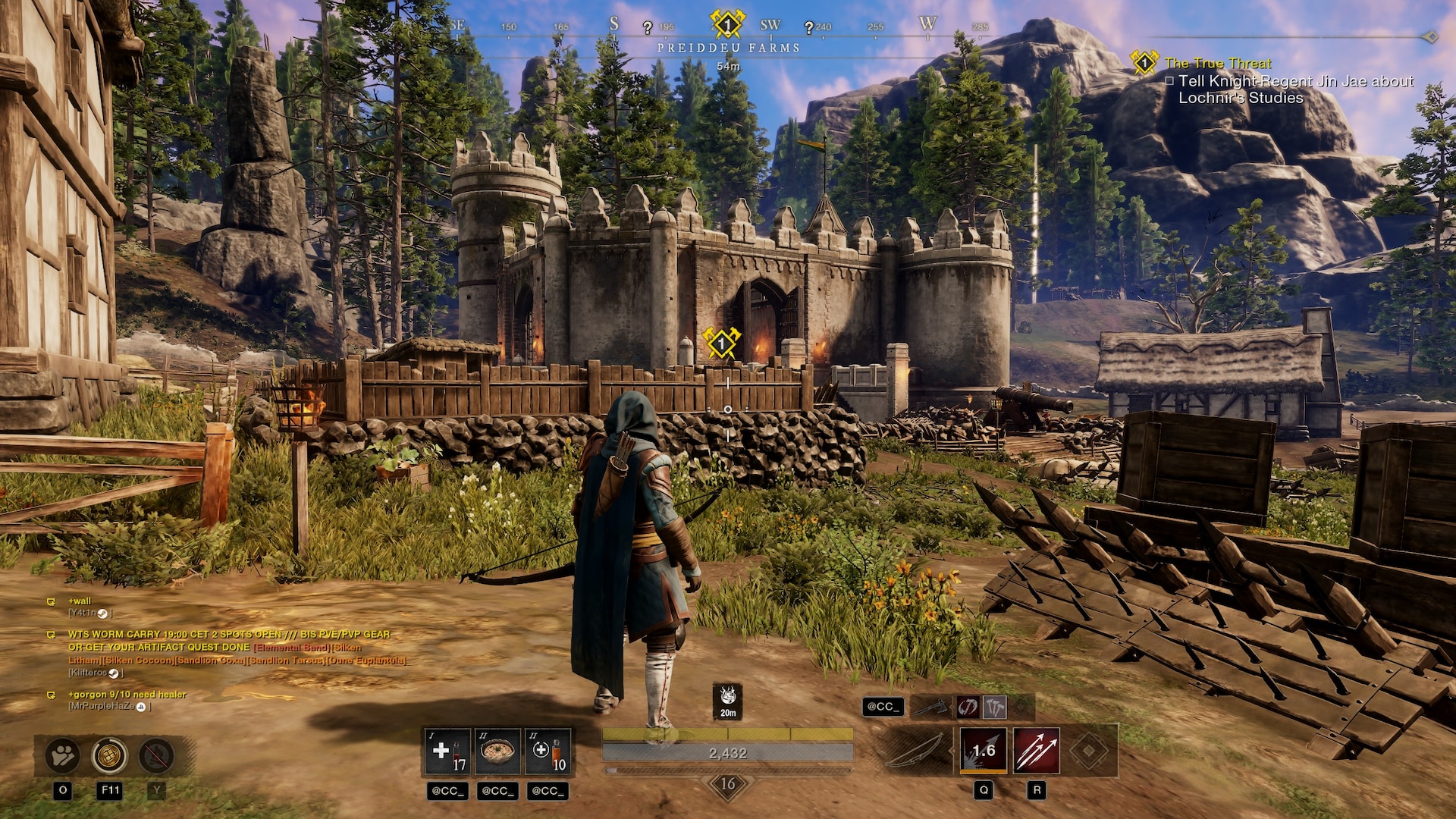Activate the triple-arrow bow ability
The image size is (1456, 819).
(1037, 751)
